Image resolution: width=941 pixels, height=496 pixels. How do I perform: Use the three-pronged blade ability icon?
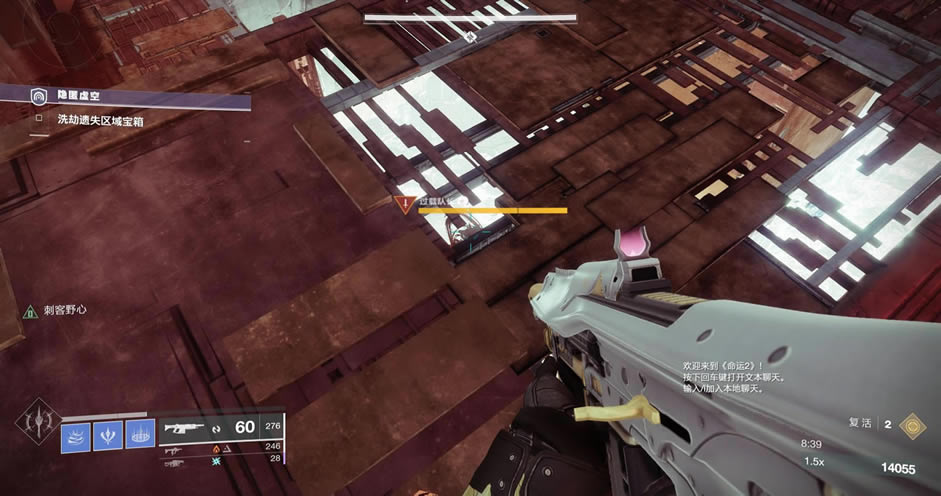point(108,437)
